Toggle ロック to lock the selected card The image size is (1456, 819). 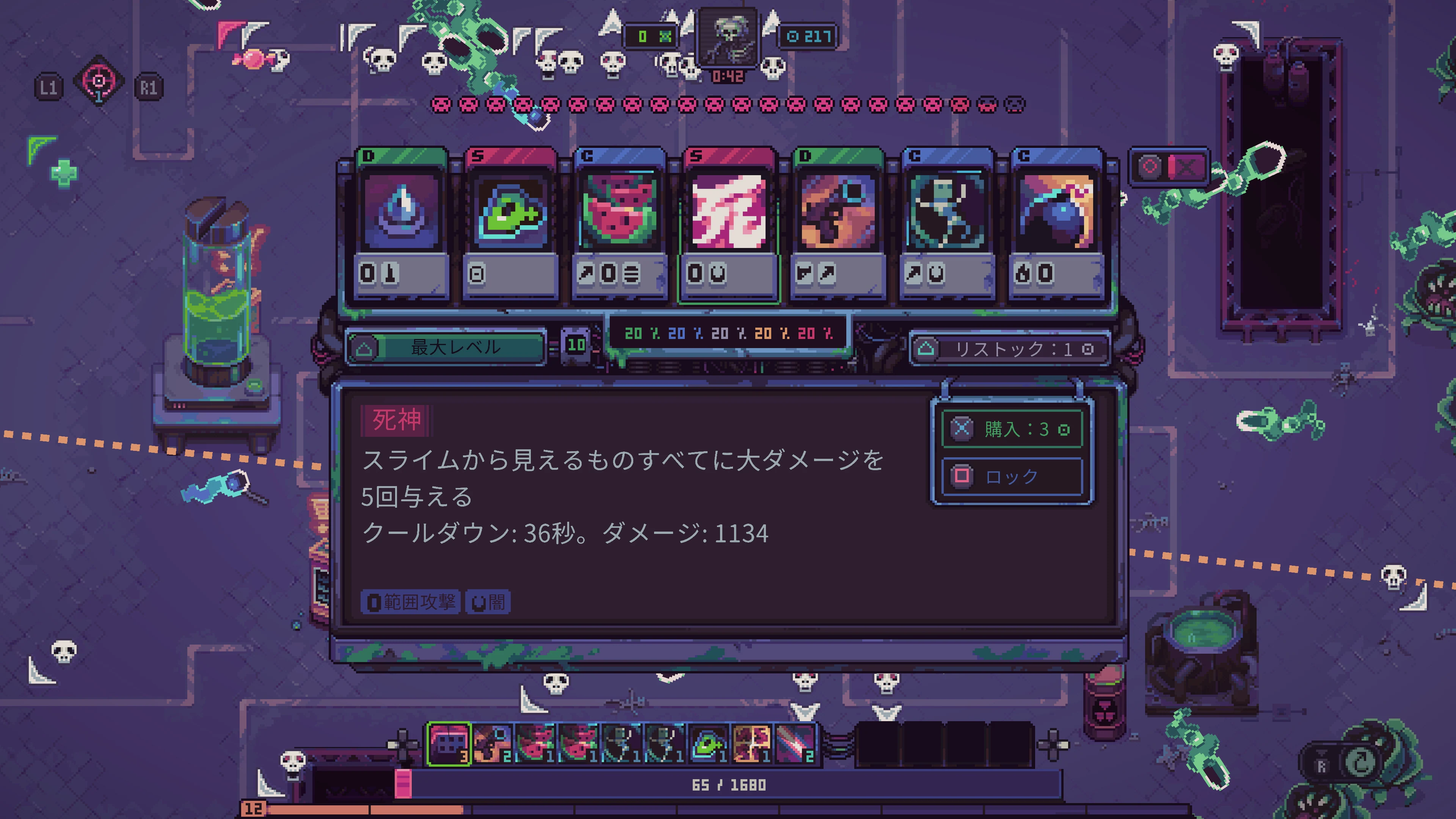[x=1012, y=477]
